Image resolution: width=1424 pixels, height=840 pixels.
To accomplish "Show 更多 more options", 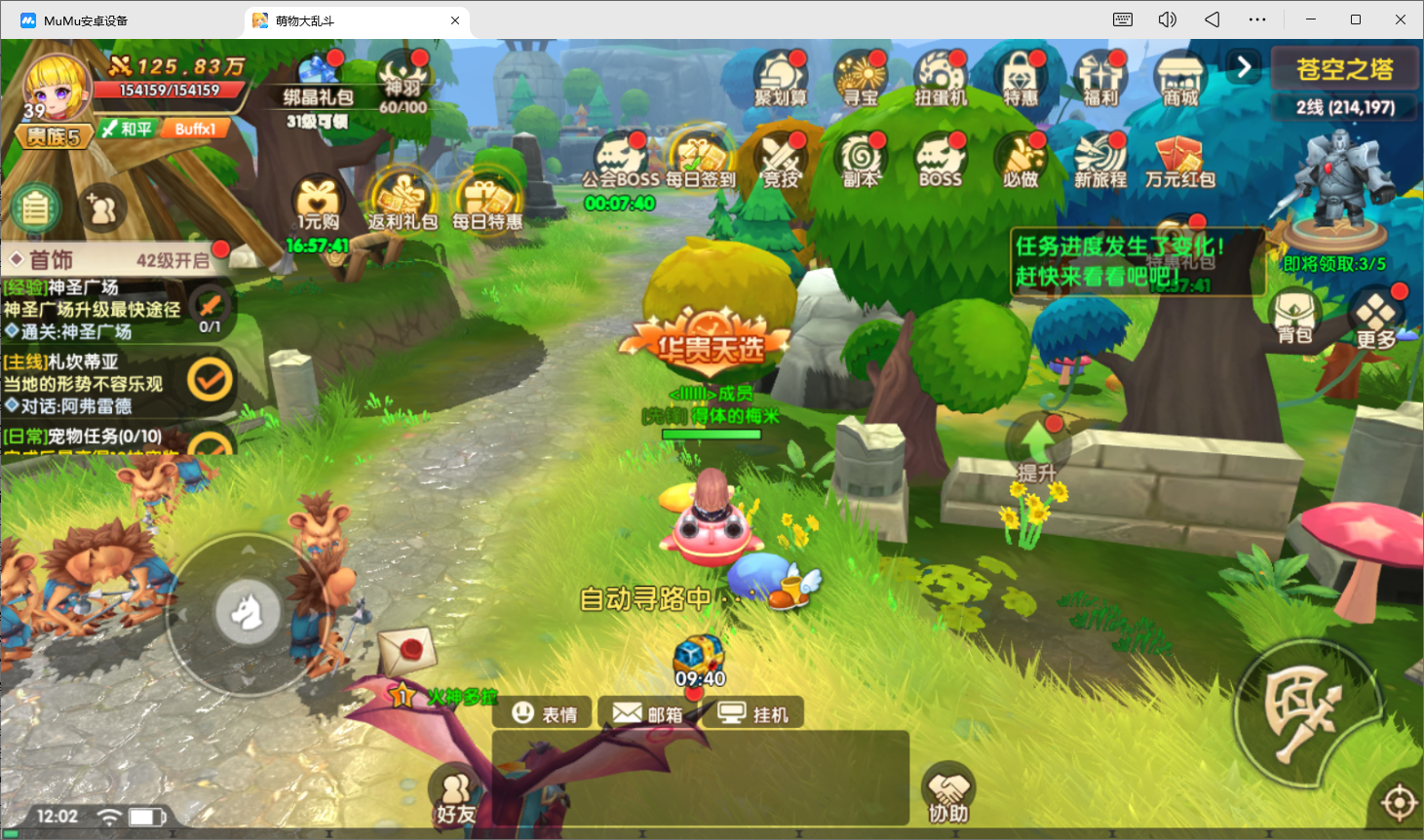I will [x=1375, y=319].
